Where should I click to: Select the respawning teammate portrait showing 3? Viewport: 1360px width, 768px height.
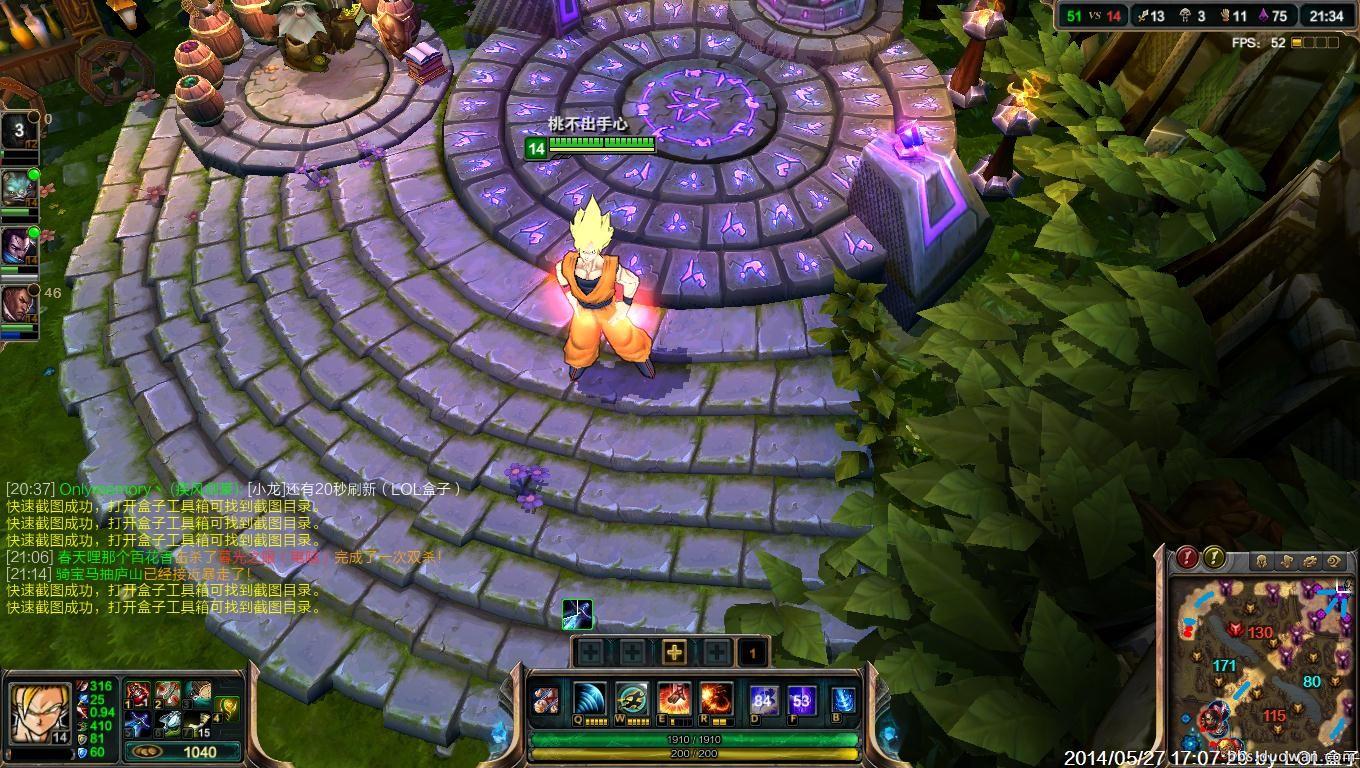point(19,130)
